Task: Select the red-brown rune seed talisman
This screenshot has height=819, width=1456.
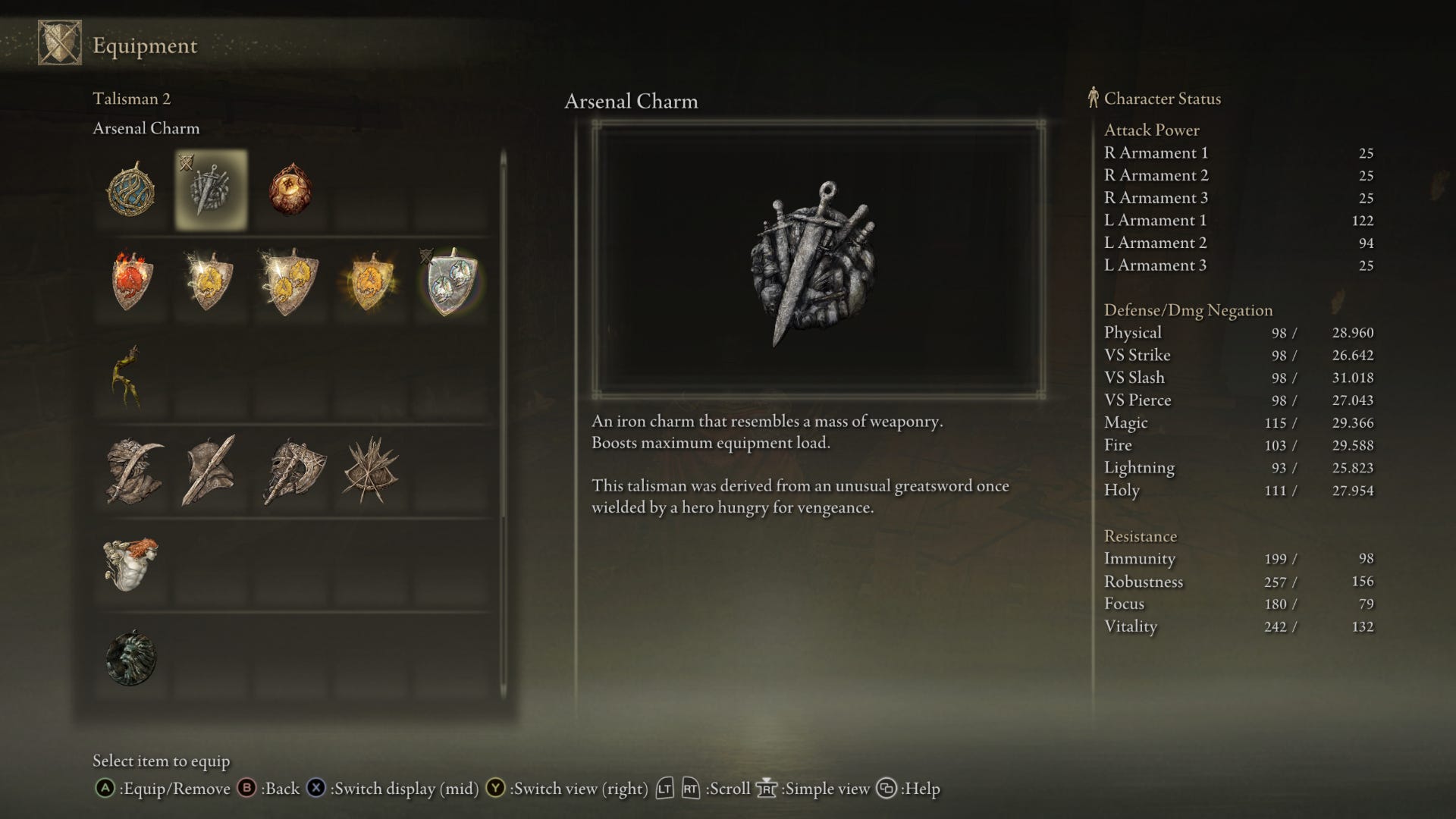Action: [290, 190]
